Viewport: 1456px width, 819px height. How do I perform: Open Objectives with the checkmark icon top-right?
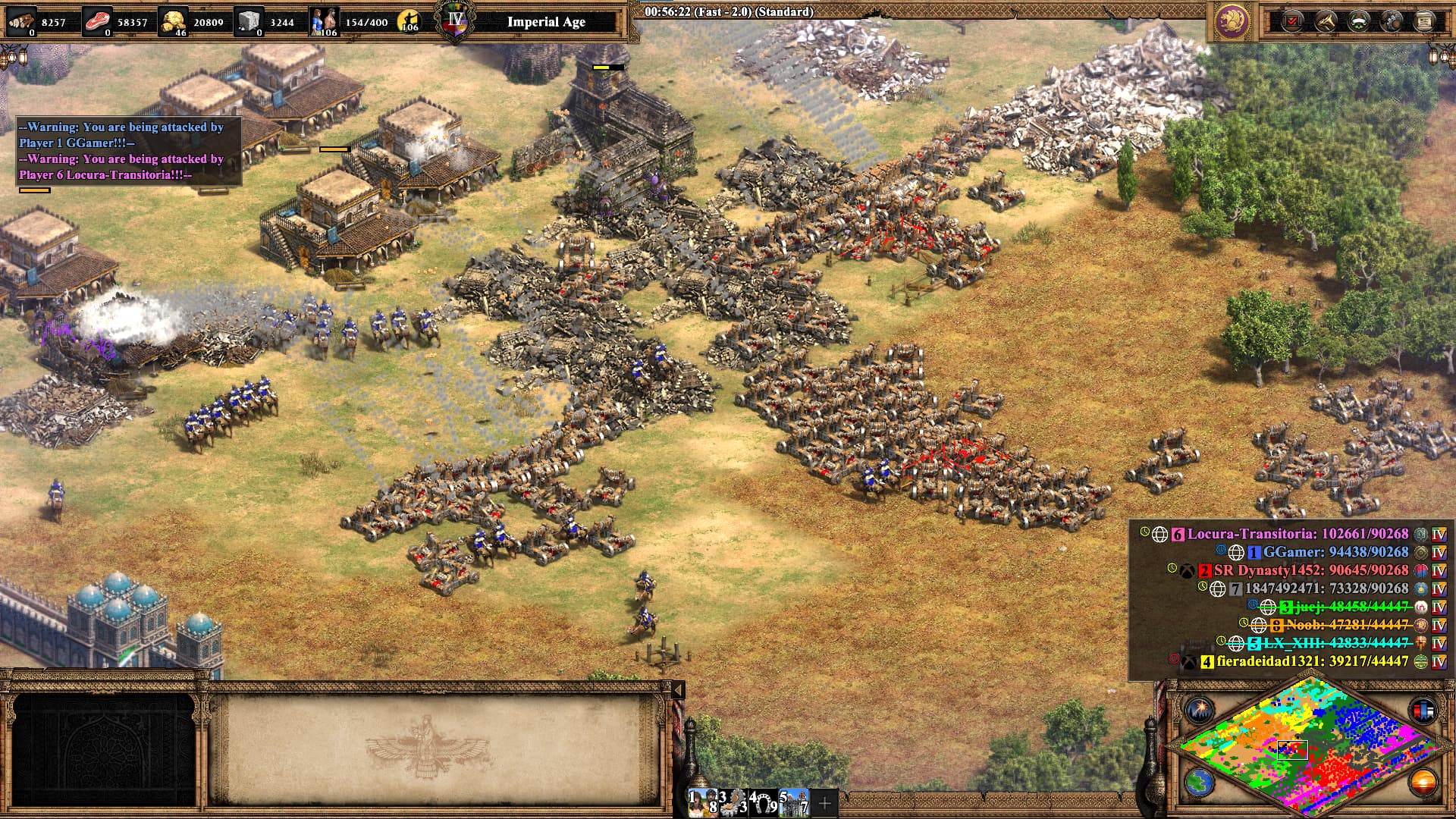coord(1291,20)
